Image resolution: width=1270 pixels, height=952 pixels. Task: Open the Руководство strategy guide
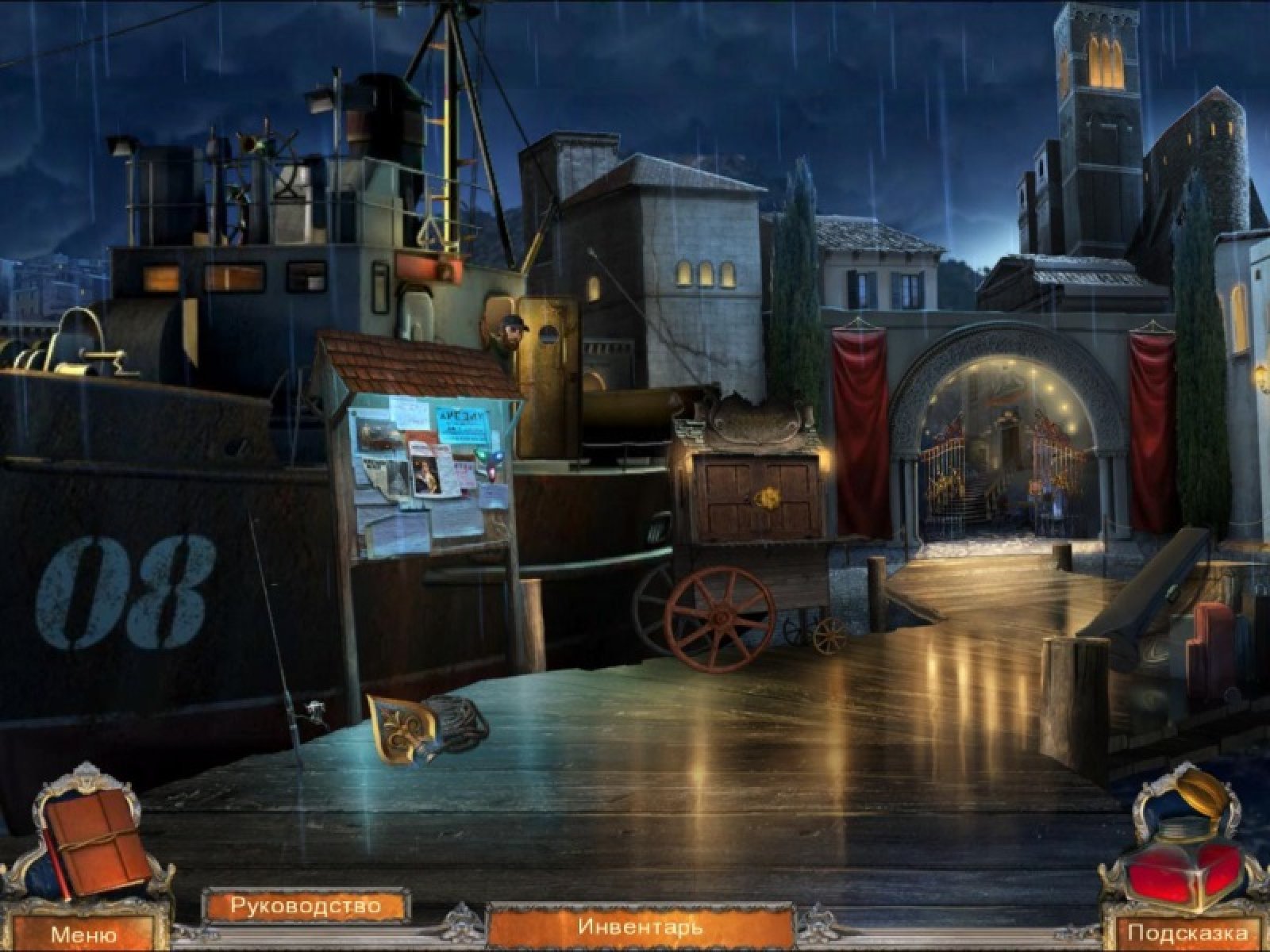306,905
